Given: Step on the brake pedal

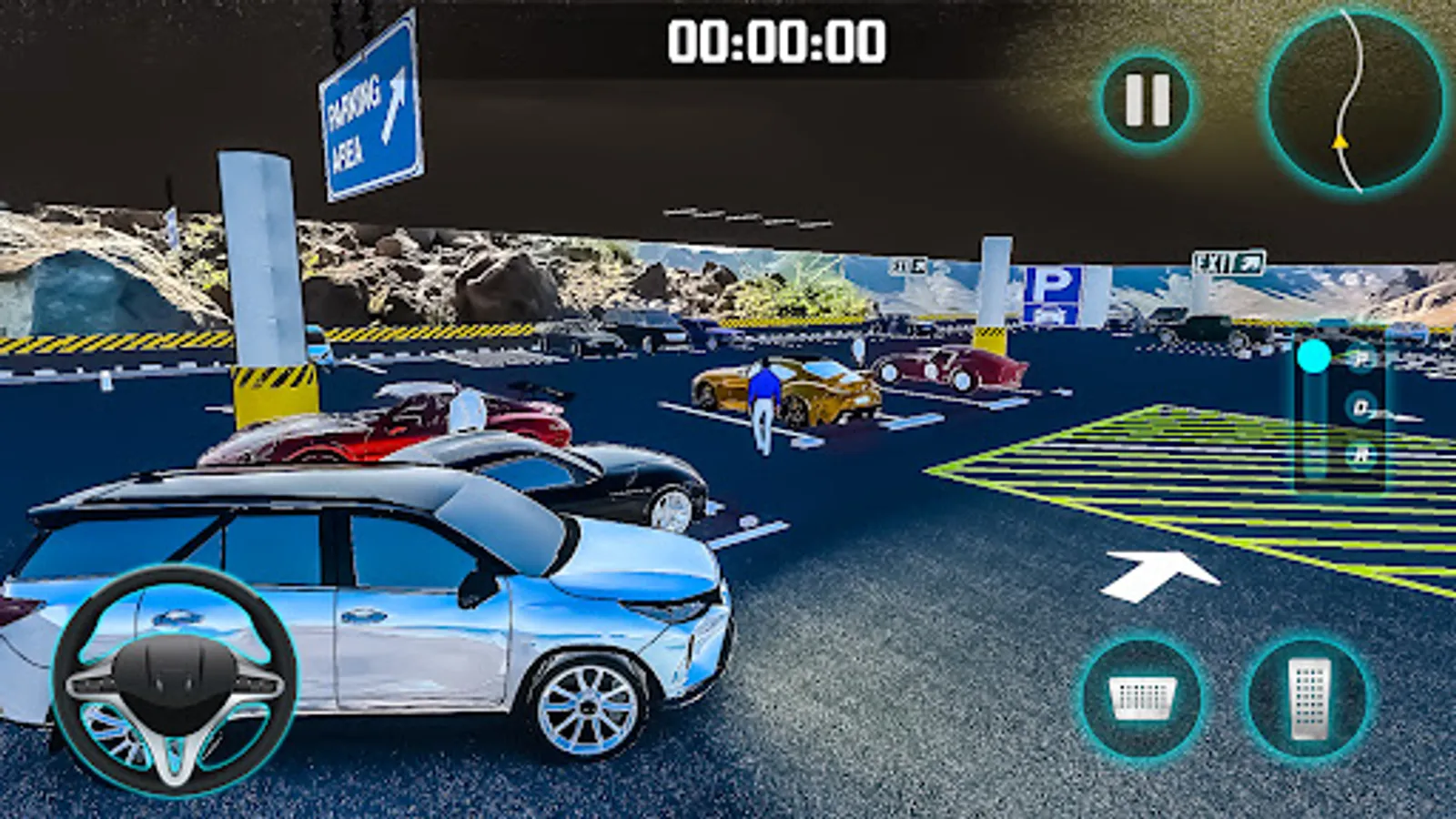Looking at the screenshot, I should (1143, 699).
